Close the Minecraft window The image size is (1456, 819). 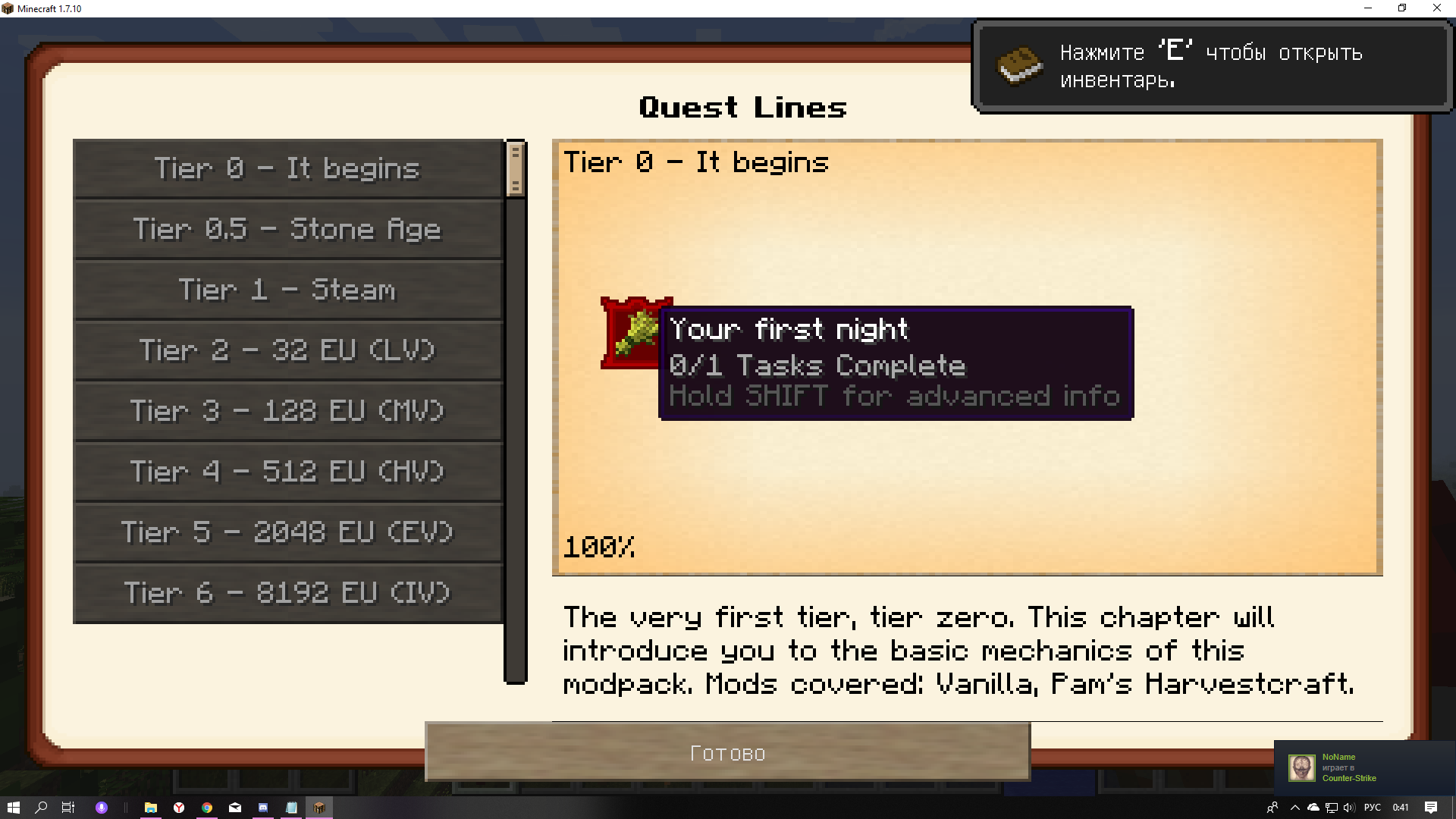pos(1436,8)
